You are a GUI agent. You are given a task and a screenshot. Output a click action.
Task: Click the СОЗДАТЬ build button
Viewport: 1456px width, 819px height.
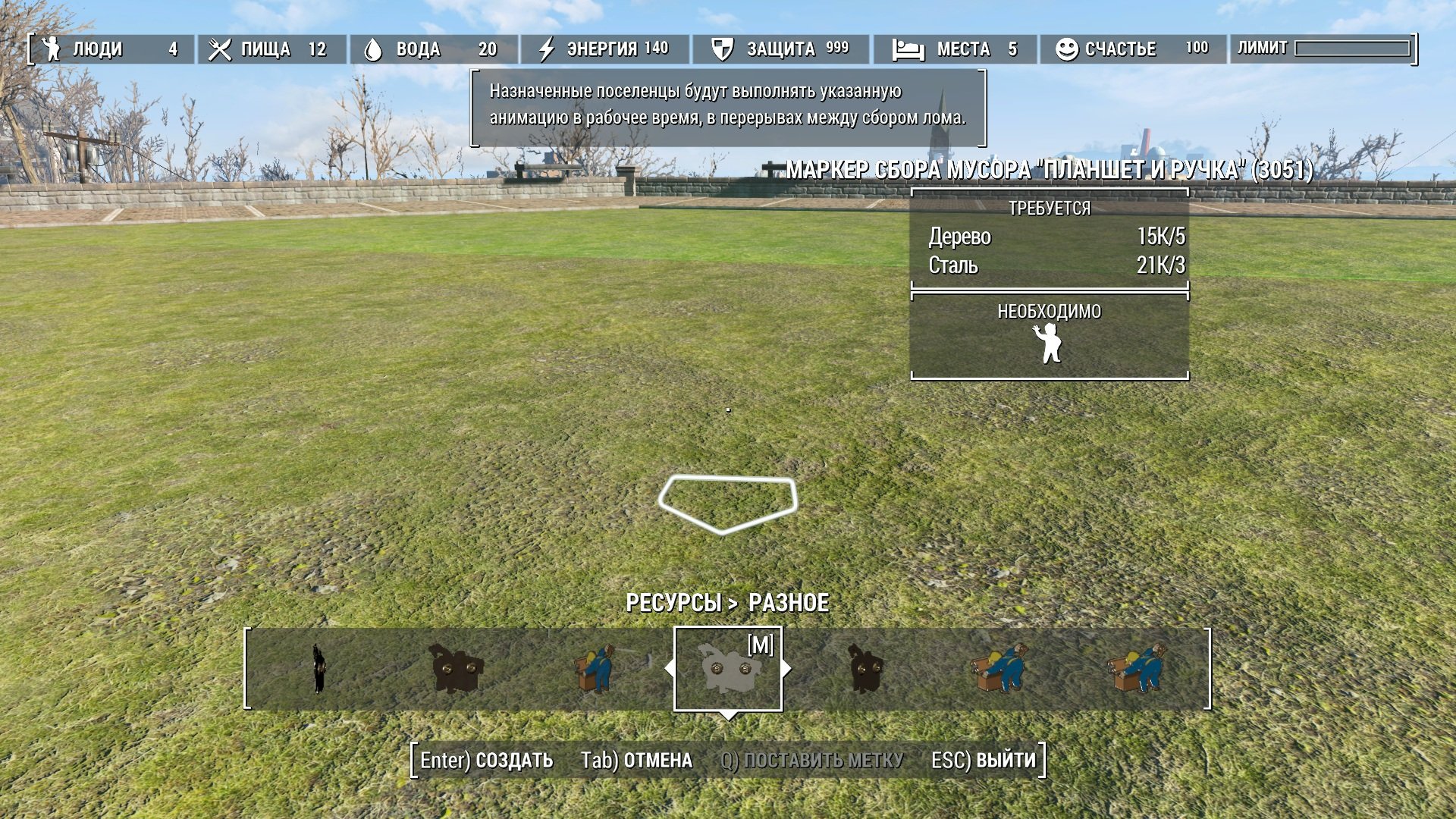click(487, 760)
